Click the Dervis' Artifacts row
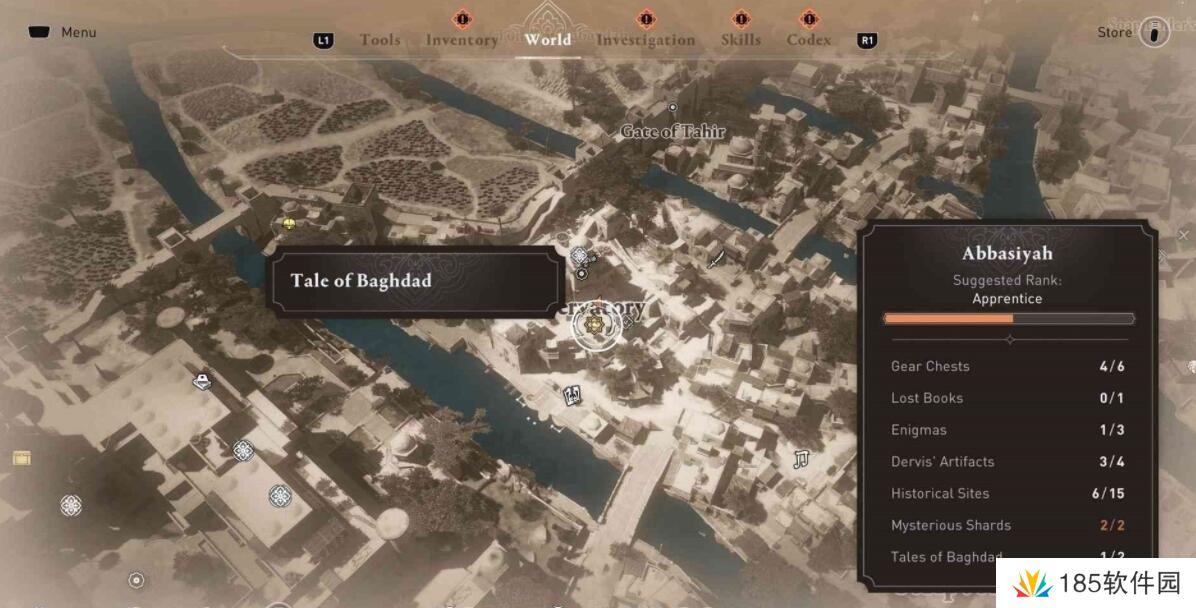This screenshot has height=608, width=1196. (1008, 462)
